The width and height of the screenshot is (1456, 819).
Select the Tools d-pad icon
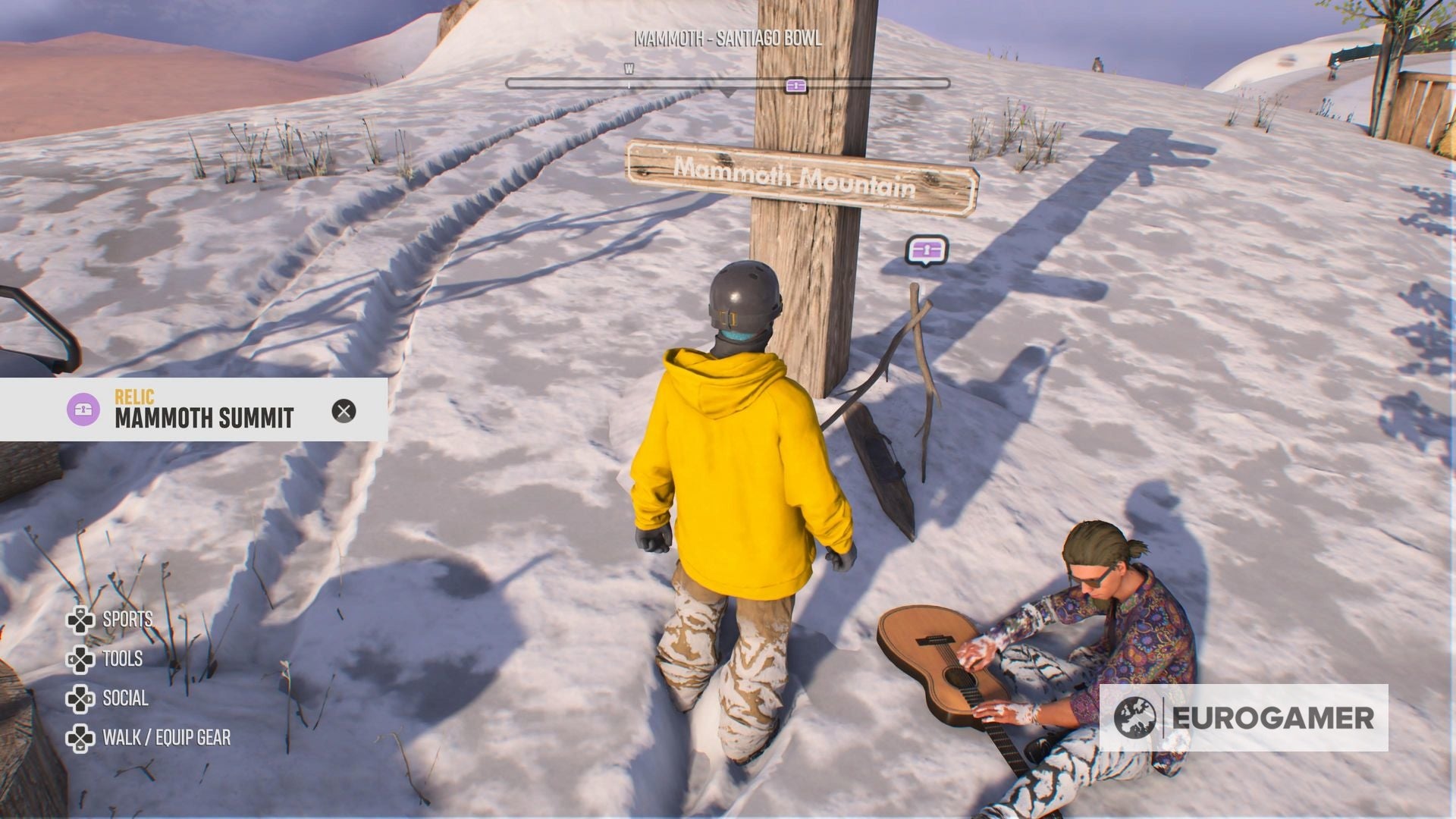click(x=80, y=659)
